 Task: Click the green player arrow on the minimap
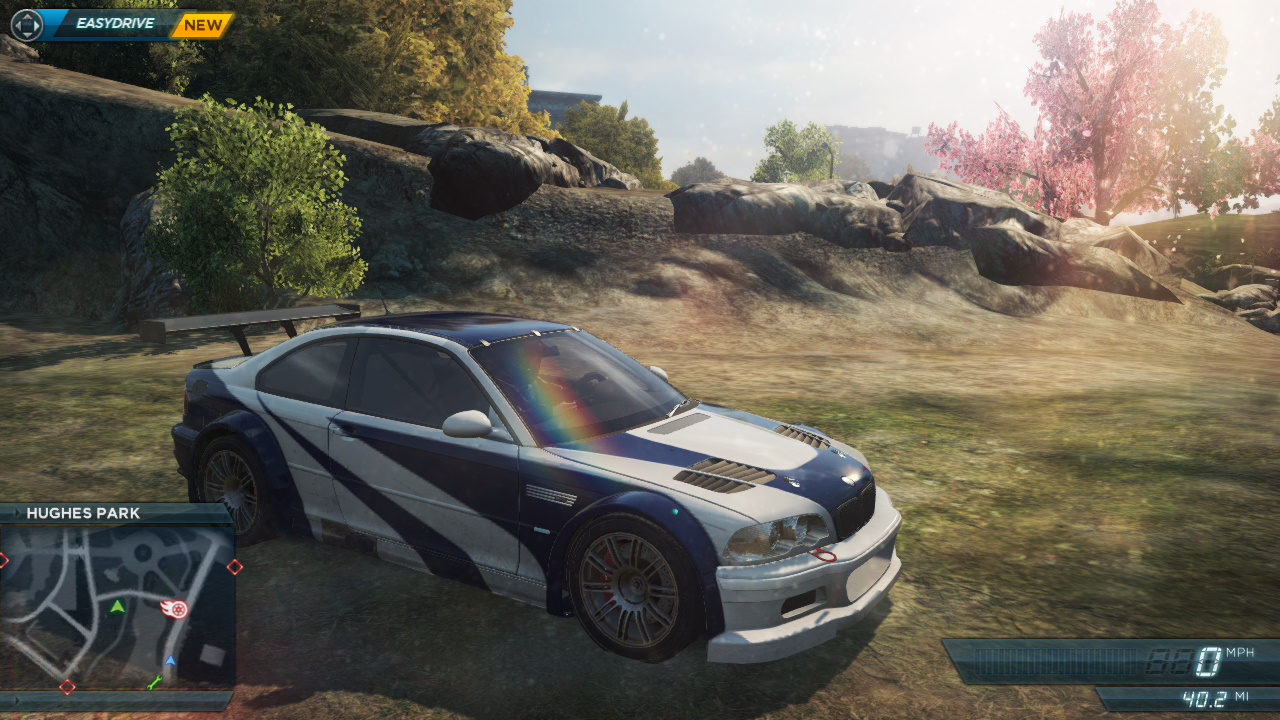point(118,606)
